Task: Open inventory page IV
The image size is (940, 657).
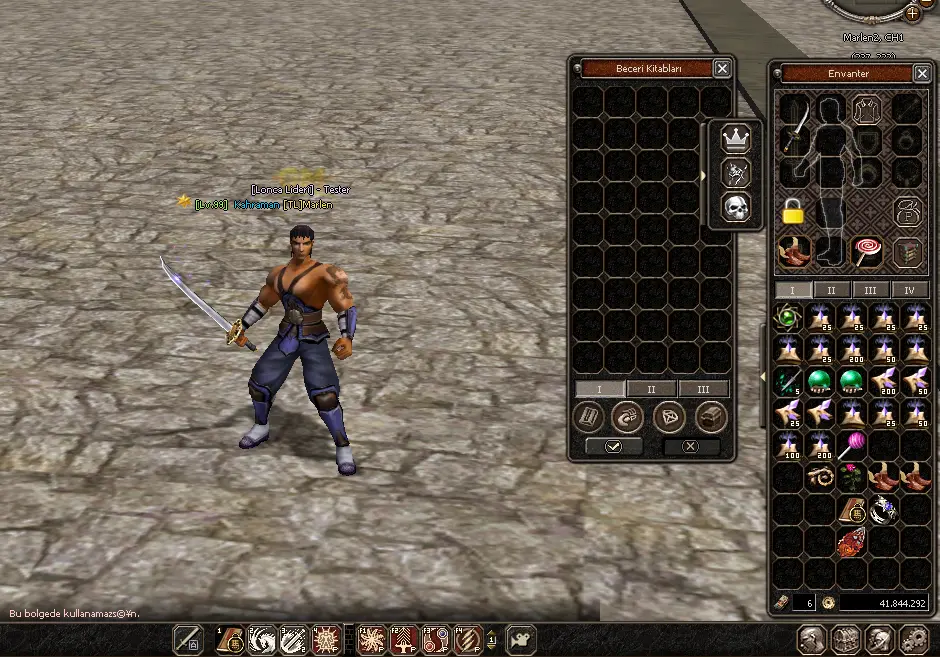Action: 909,290
